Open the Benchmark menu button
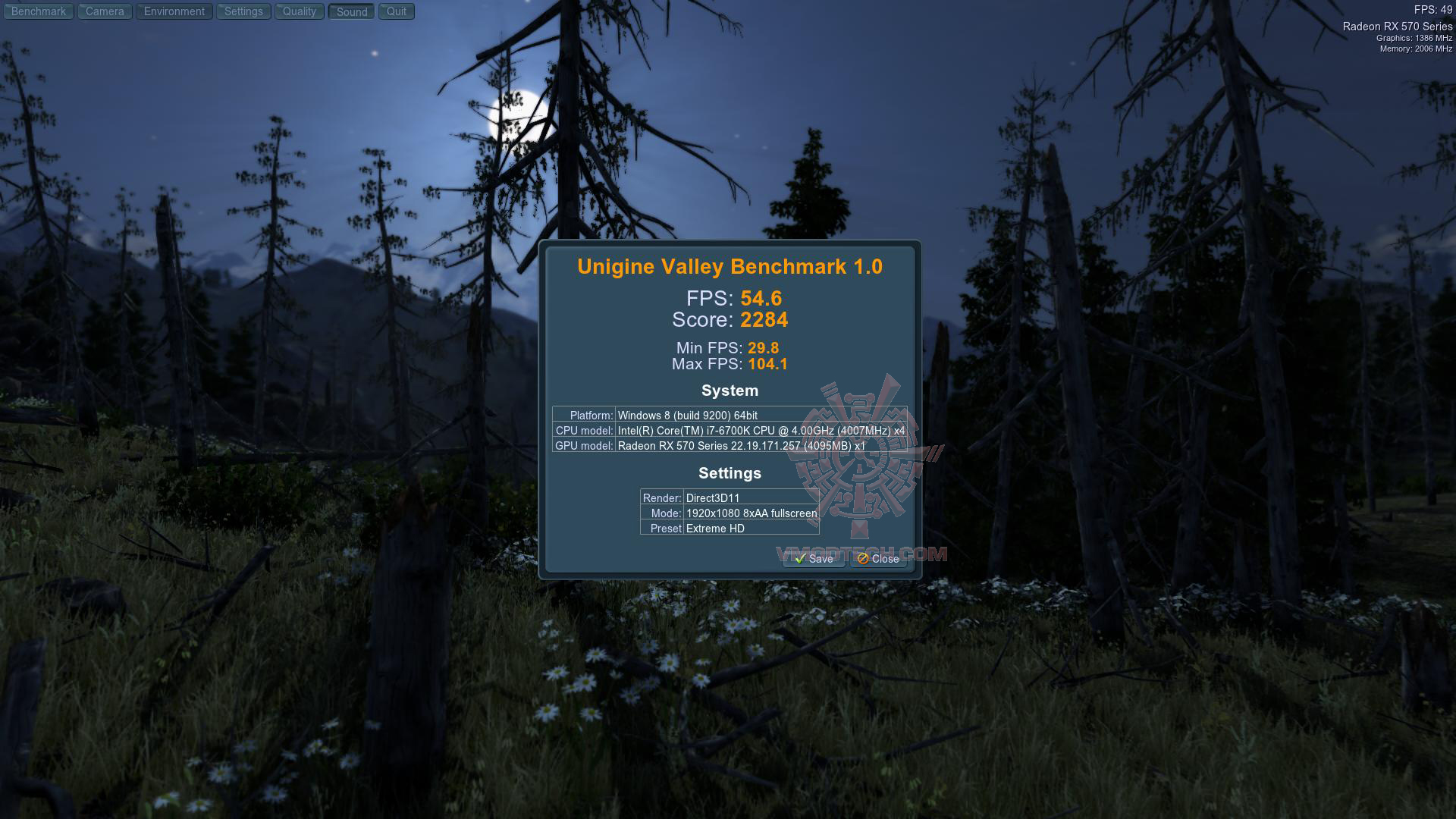This screenshot has height=819, width=1456. (39, 11)
